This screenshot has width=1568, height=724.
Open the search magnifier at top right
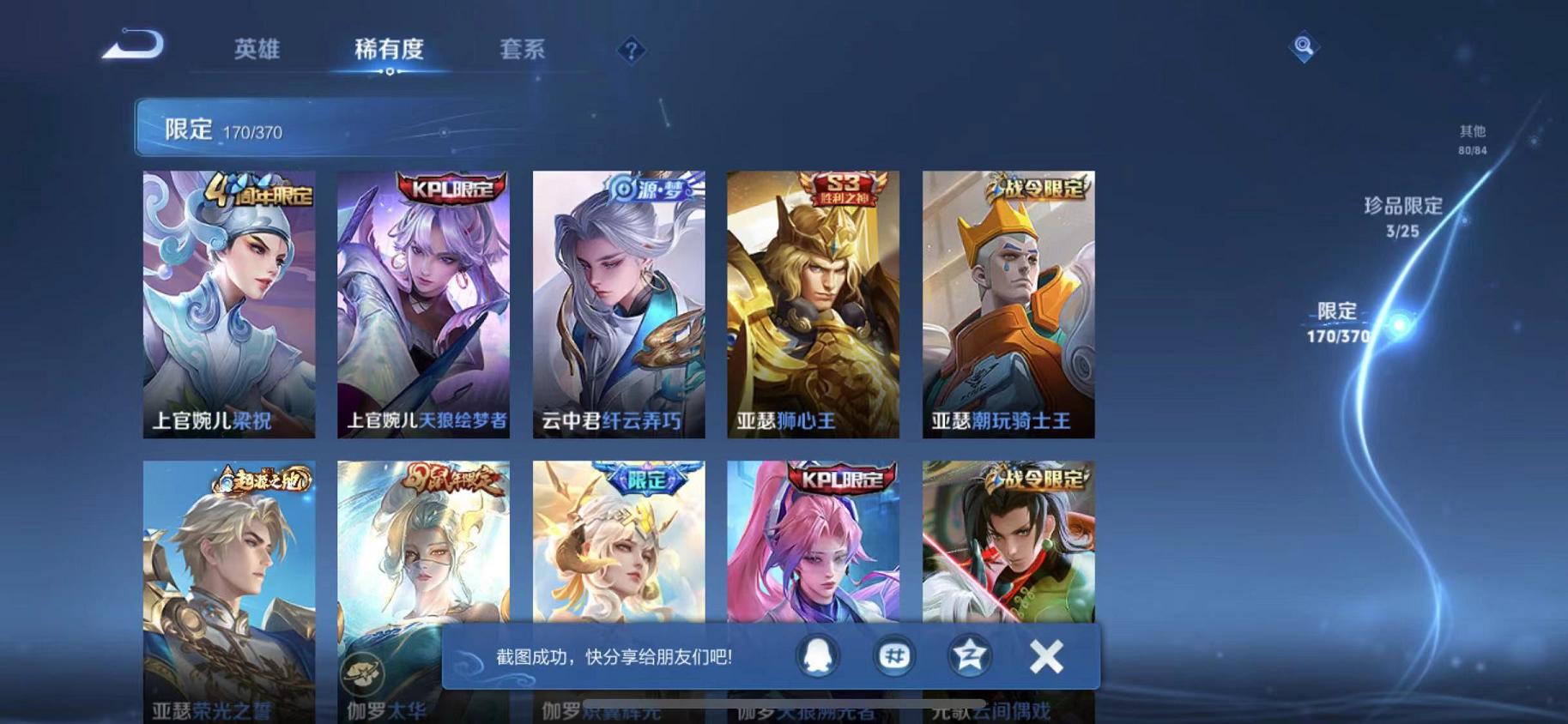point(1304,47)
